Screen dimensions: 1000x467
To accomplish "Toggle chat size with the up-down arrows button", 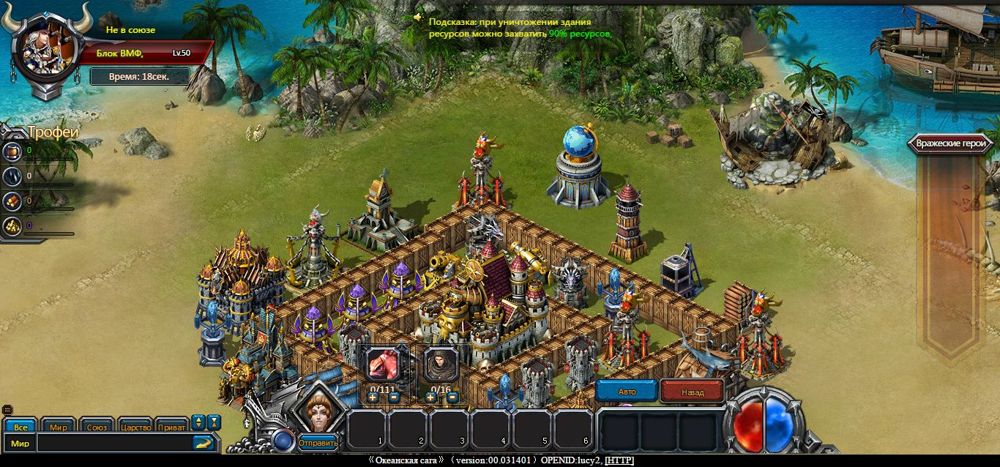I will [198, 423].
